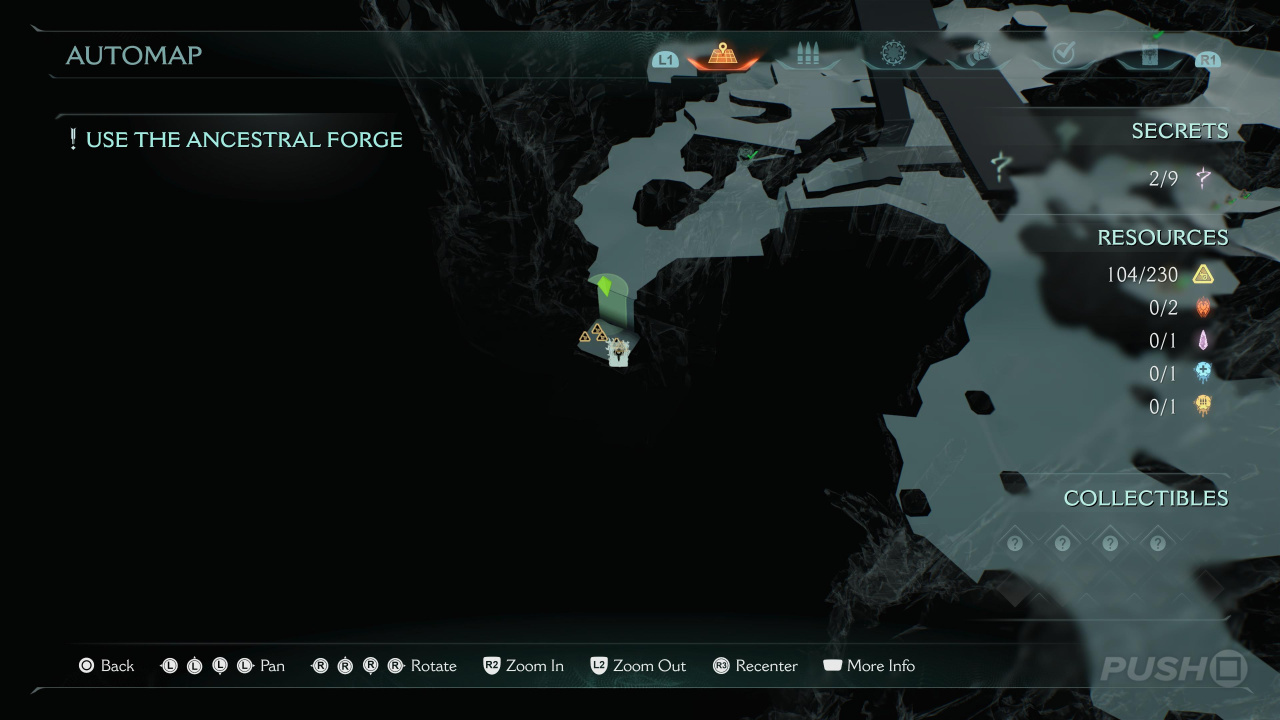Click the blue wraithstone resource icon
This screenshot has height=720, width=1280.
click(x=1203, y=372)
